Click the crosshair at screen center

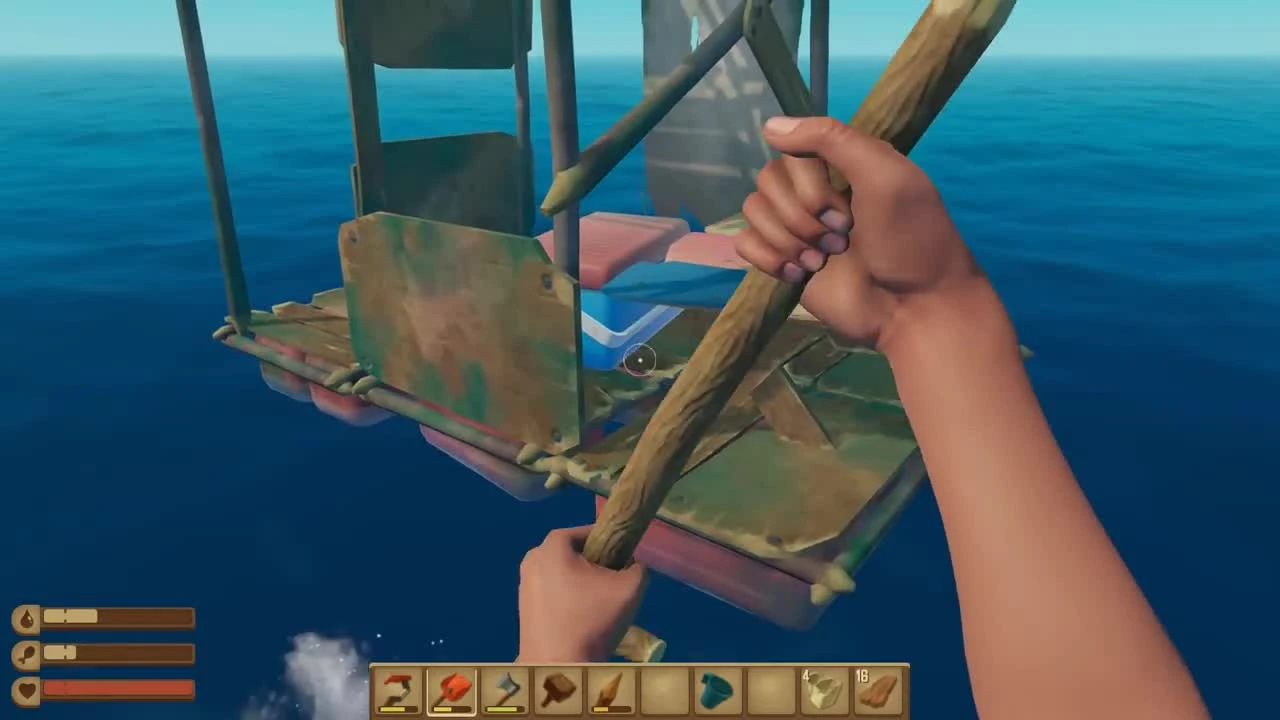coord(640,360)
